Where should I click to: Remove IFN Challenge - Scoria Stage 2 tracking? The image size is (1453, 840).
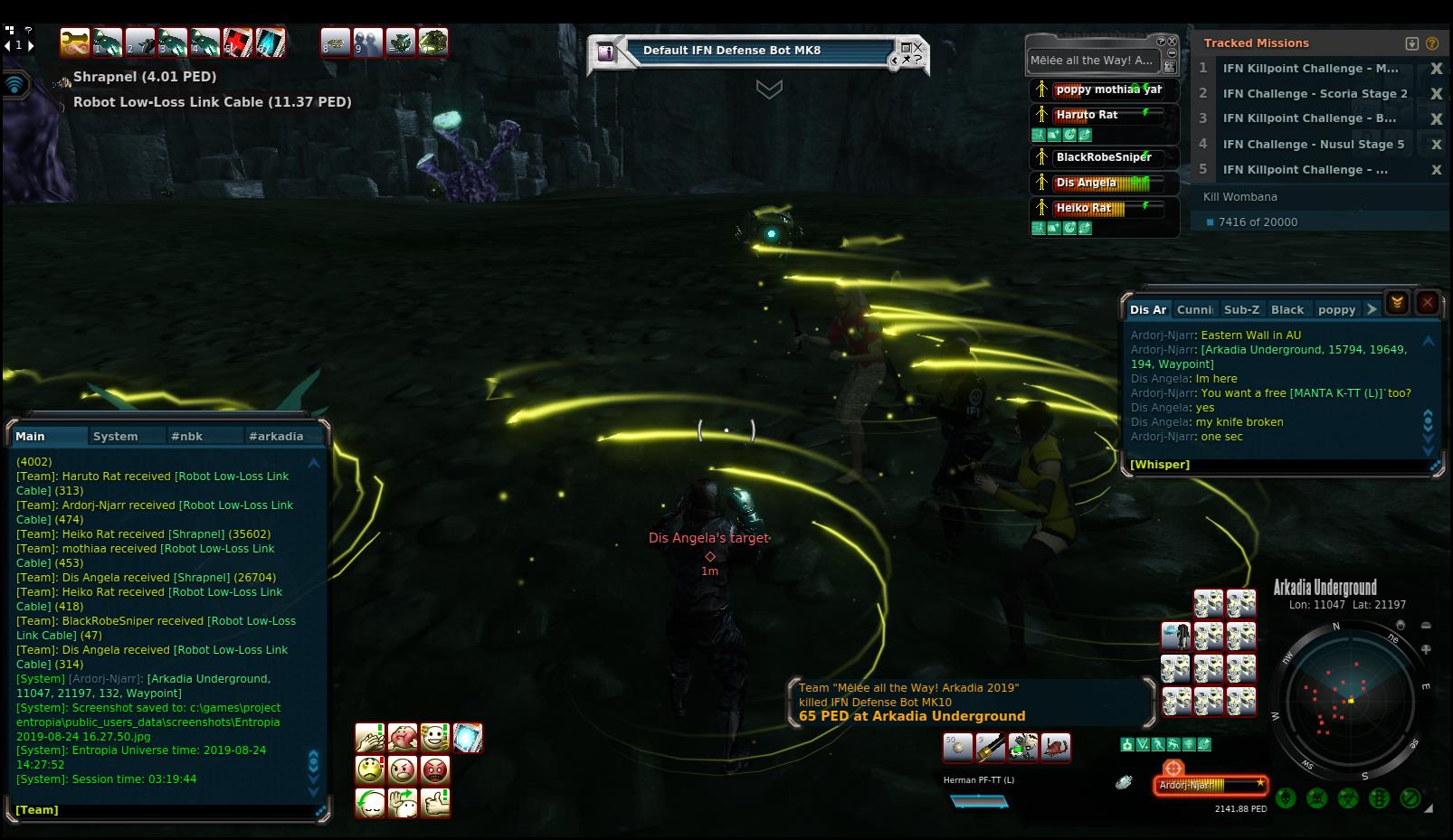tap(1436, 93)
